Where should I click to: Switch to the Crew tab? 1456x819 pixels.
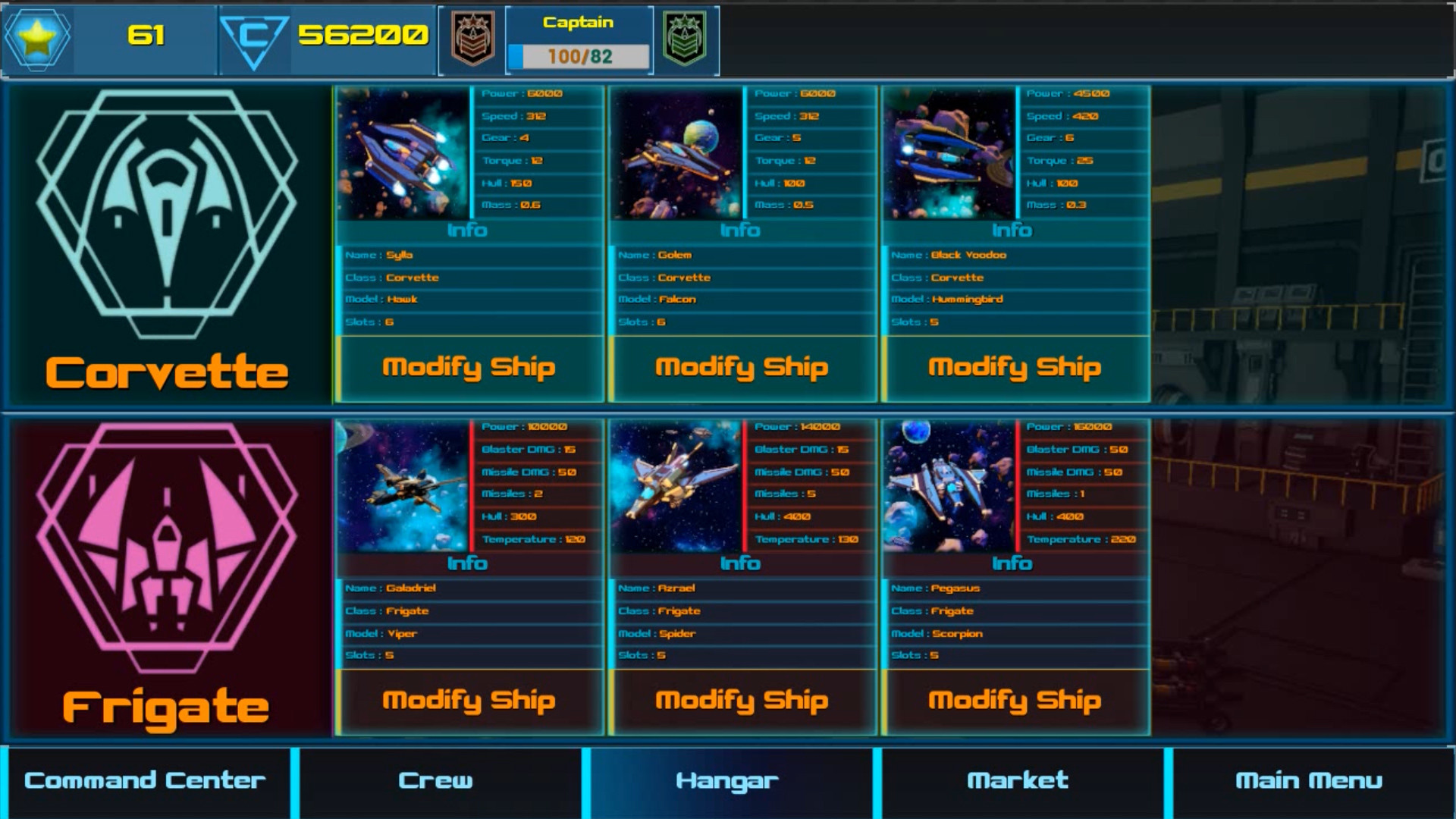tap(436, 780)
